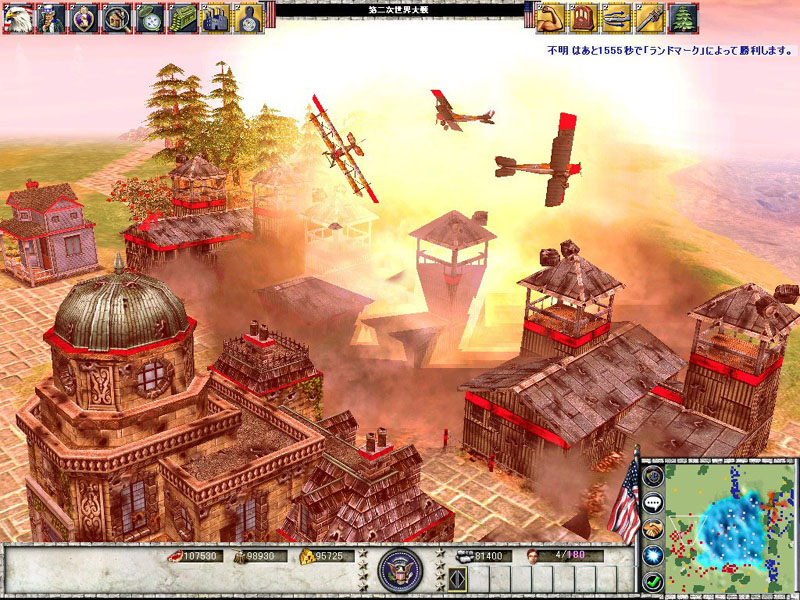Viewport: 800px width, 600px height.
Task: Select the vintage radio icon
Action: click(584, 16)
